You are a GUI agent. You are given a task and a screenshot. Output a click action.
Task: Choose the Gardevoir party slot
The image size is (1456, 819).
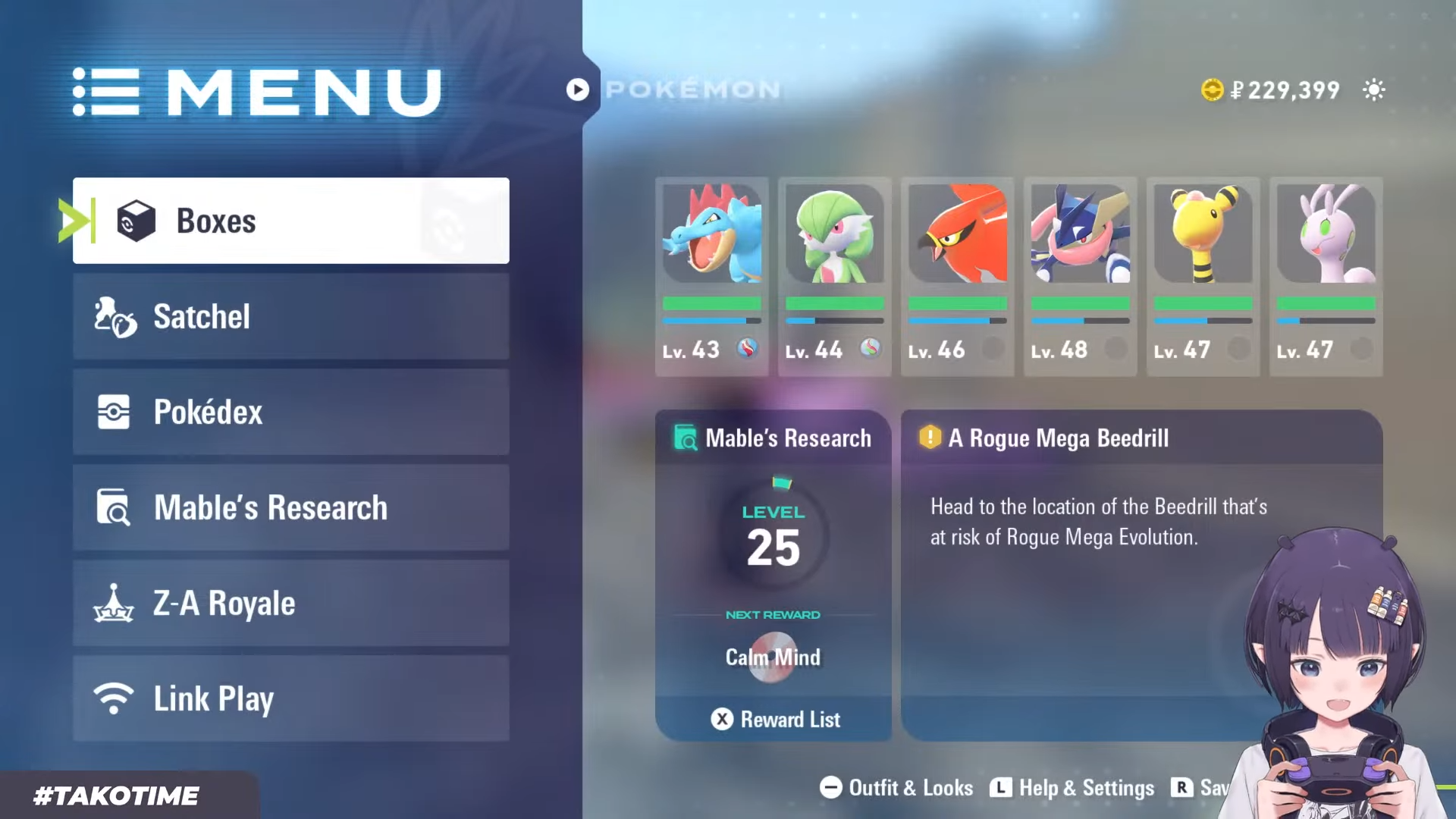coord(834,276)
